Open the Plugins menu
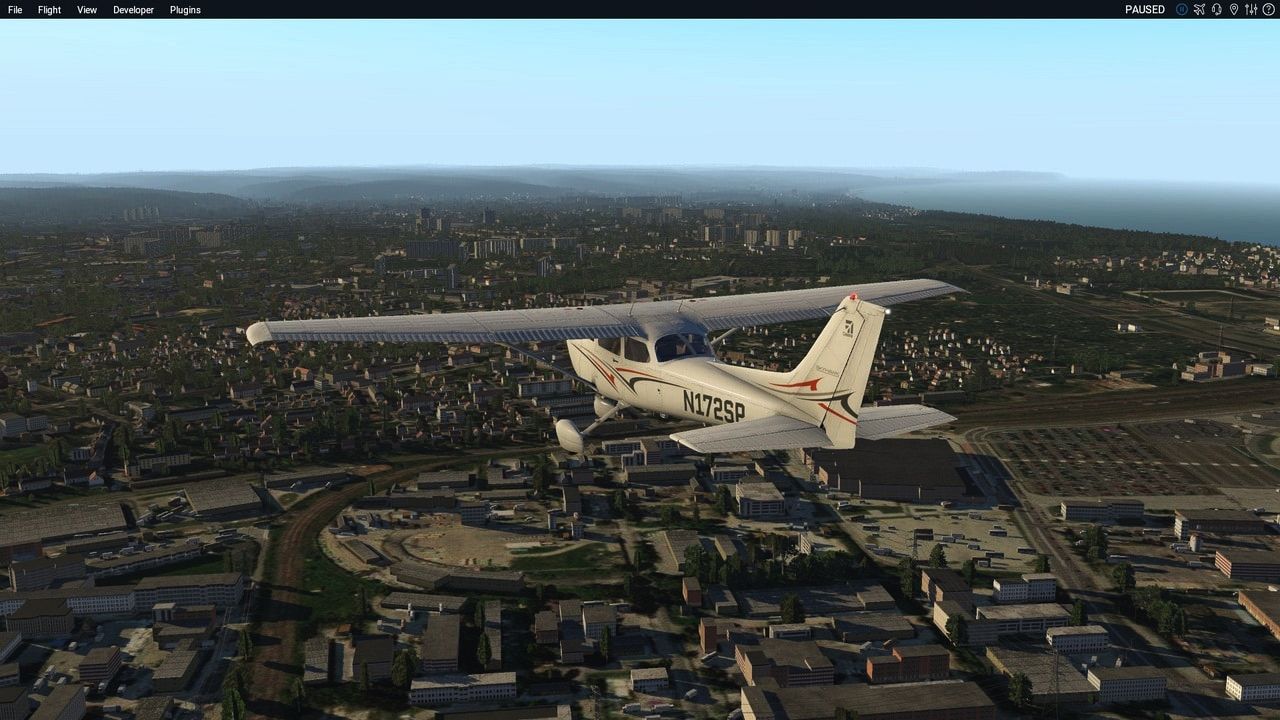Image resolution: width=1280 pixels, height=720 pixels. pos(185,10)
